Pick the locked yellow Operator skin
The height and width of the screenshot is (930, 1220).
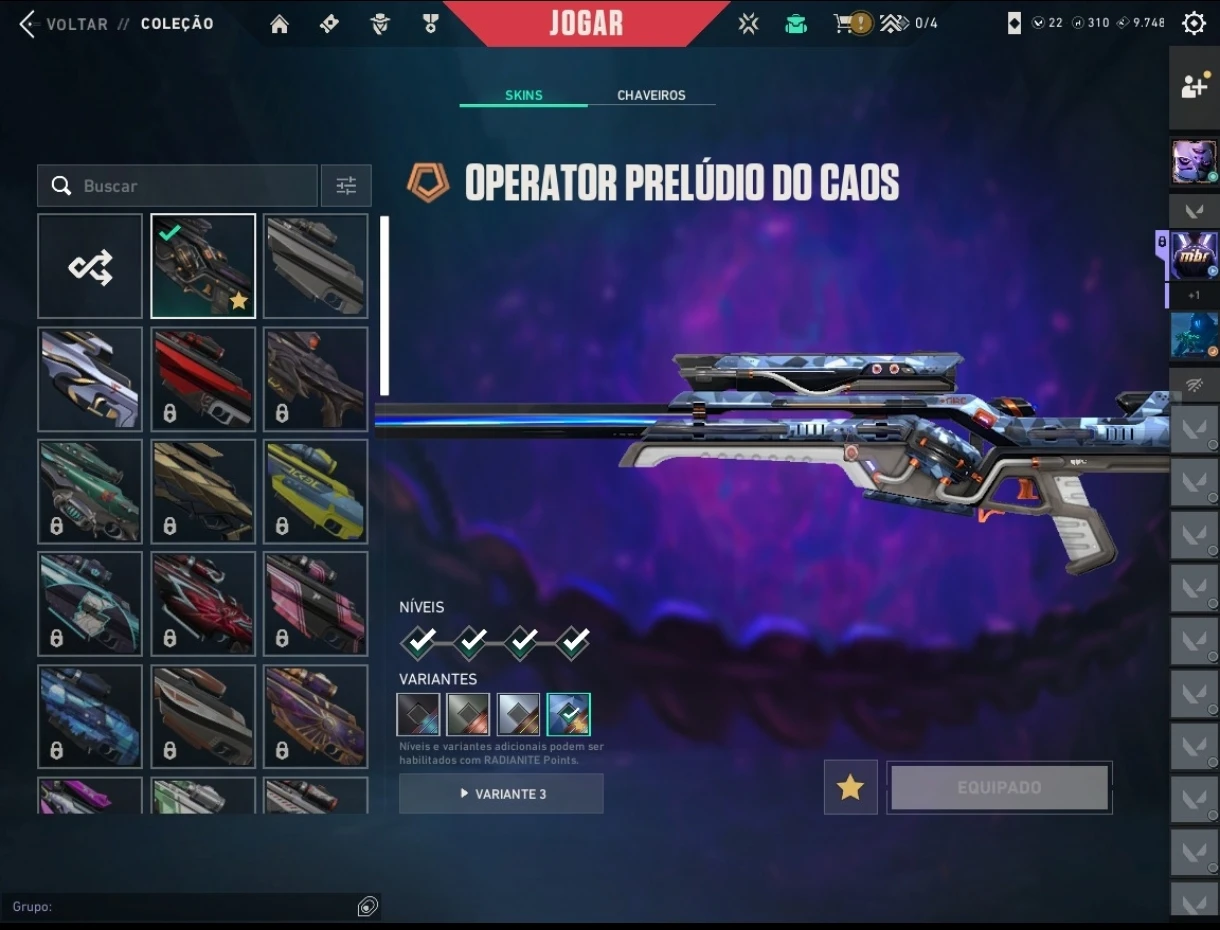(x=316, y=492)
